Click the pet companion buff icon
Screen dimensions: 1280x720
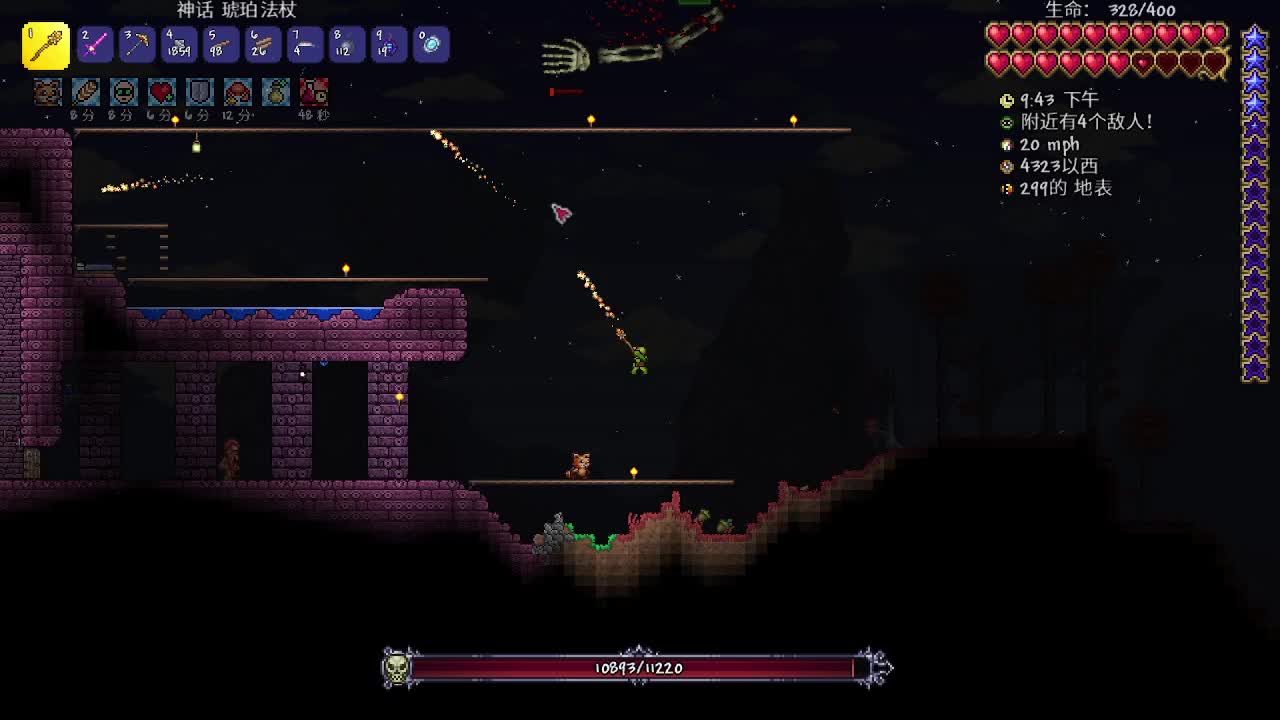click(x=48, y=92)
